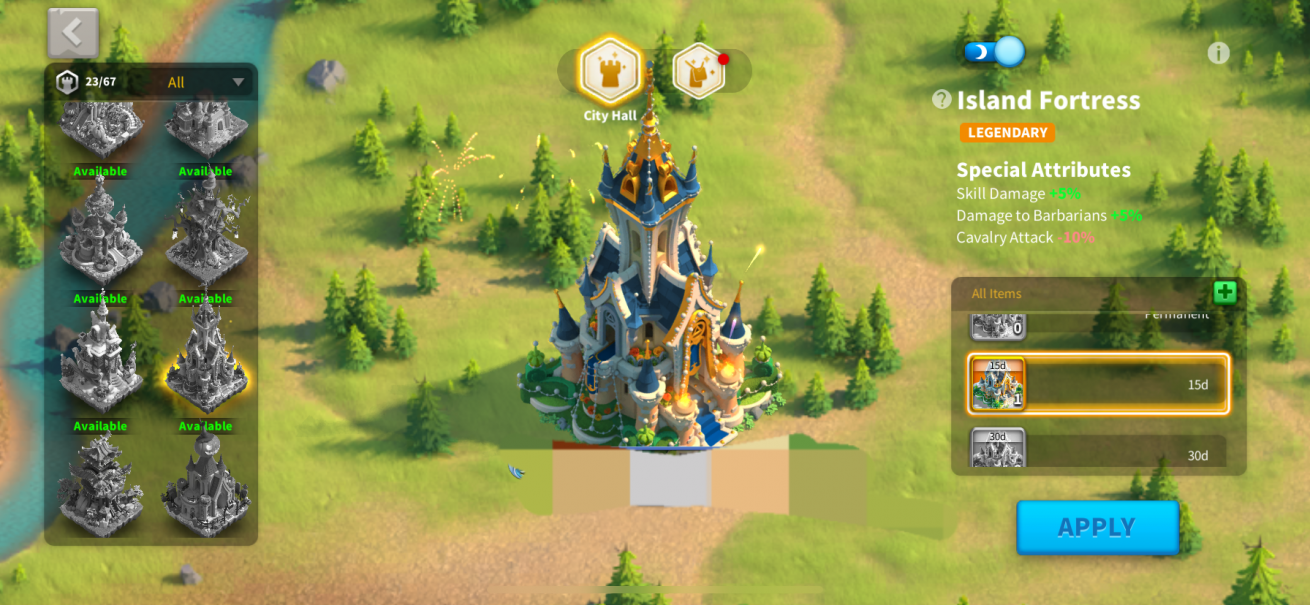Click the back arrow button
This screenshot has height=605, width=1310.
coord(73,33)
